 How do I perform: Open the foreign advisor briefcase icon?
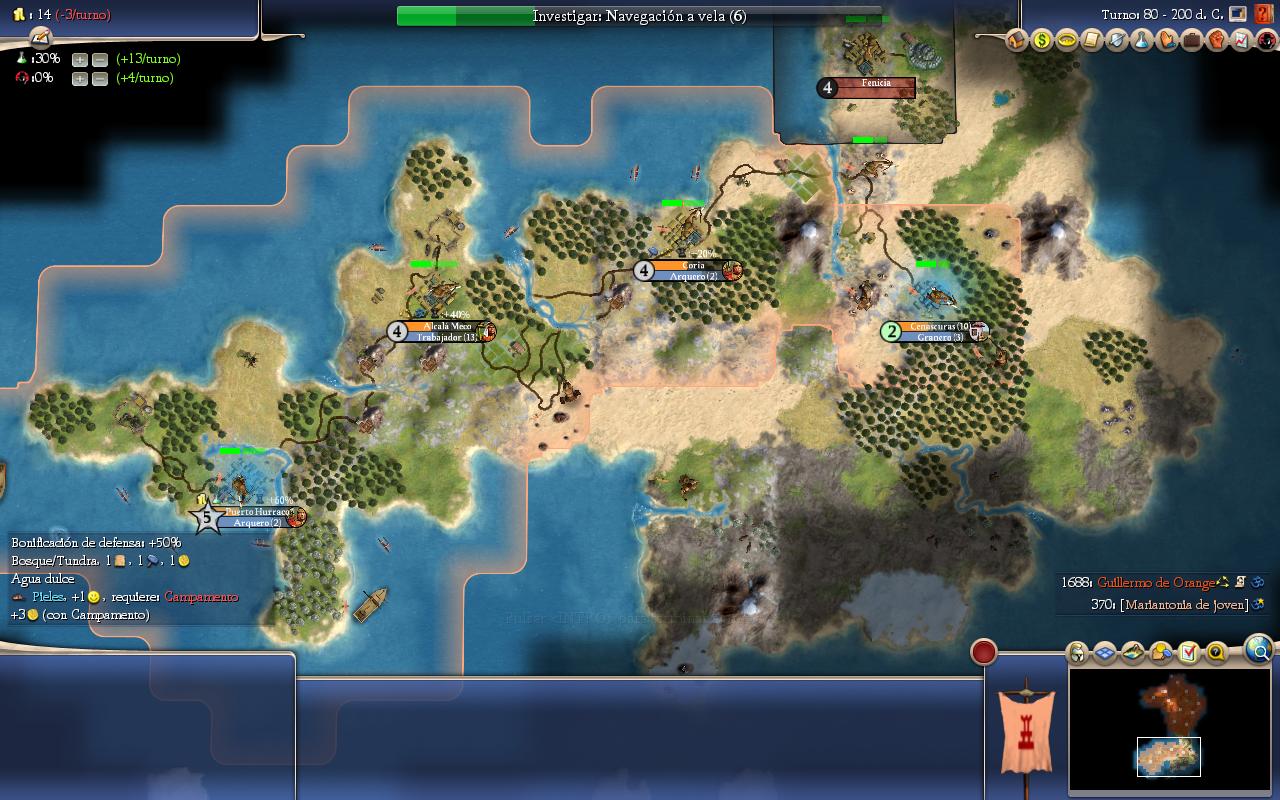click(x=1191, y=41)
